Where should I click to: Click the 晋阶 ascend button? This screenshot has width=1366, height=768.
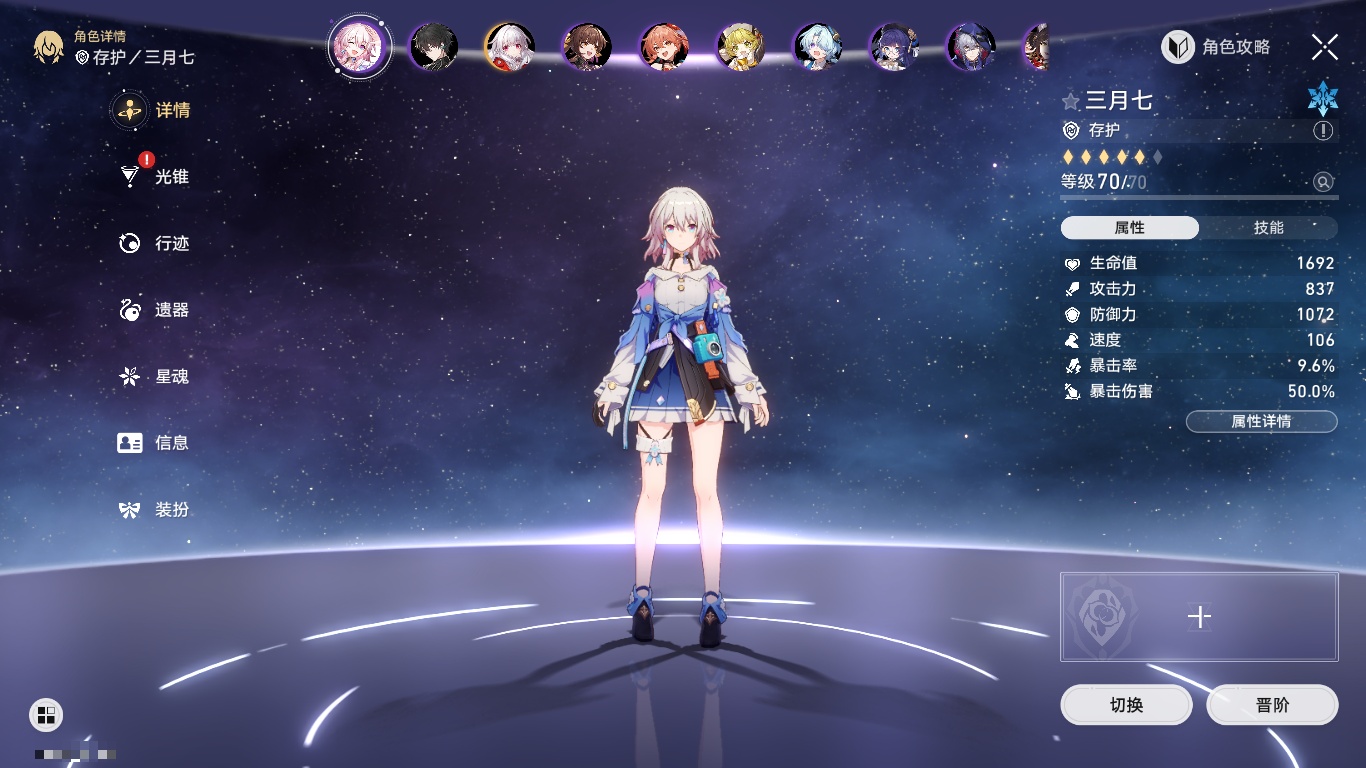pos(1272,705)
